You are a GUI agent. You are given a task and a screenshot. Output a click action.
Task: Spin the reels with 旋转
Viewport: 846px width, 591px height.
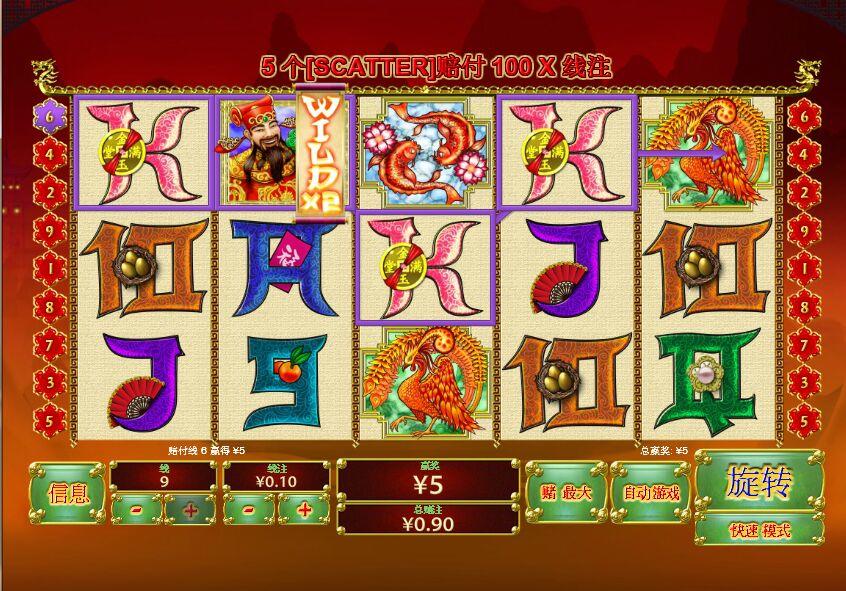[759, 482]
